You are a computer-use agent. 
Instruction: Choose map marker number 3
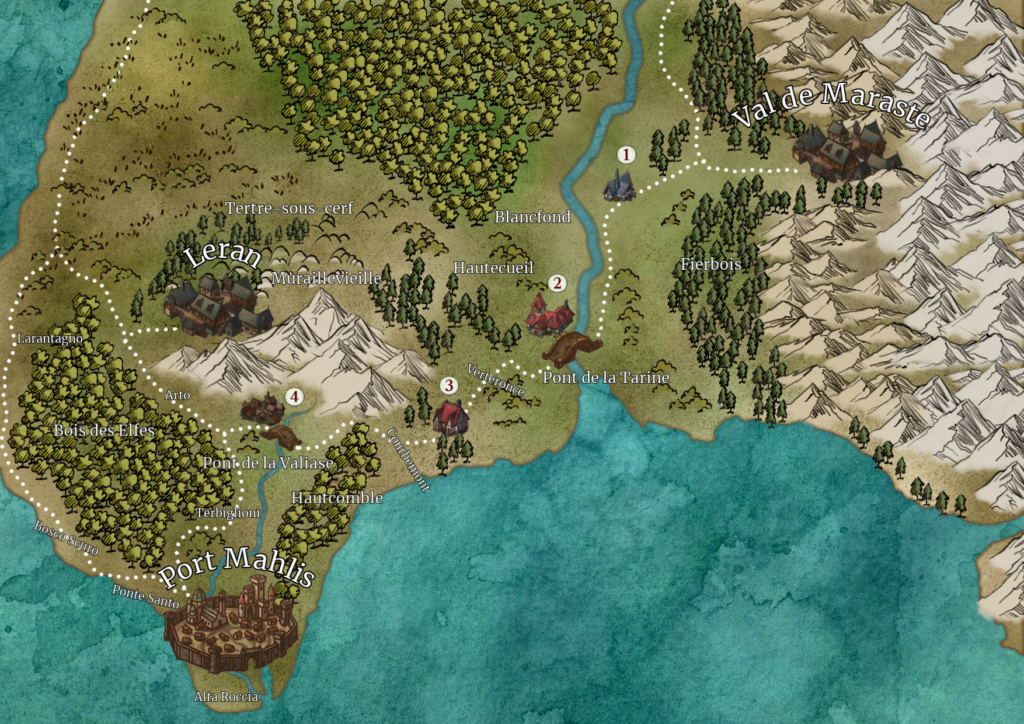[449, 385]
